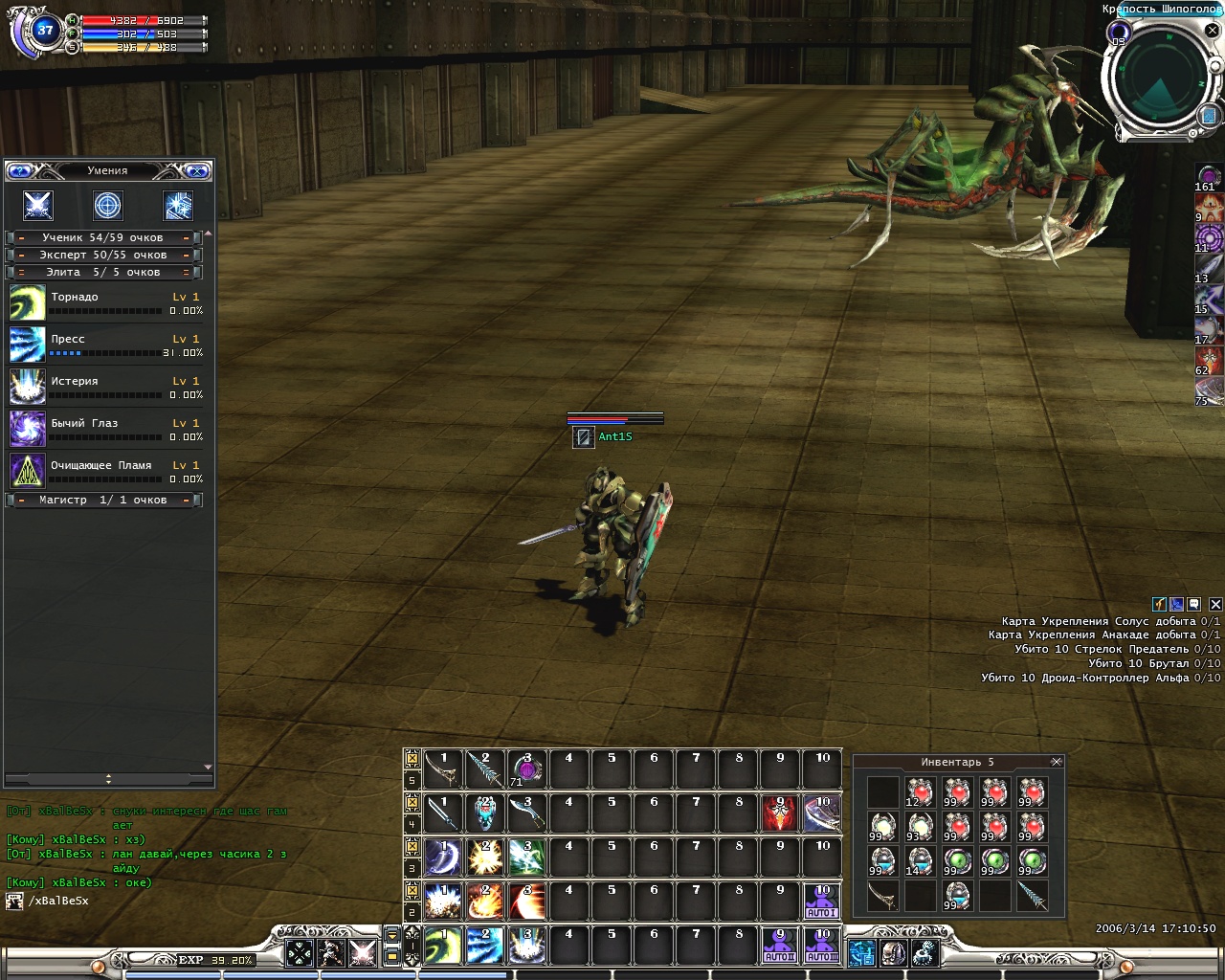Select the Торнадо skill icon

pos(28,302)
